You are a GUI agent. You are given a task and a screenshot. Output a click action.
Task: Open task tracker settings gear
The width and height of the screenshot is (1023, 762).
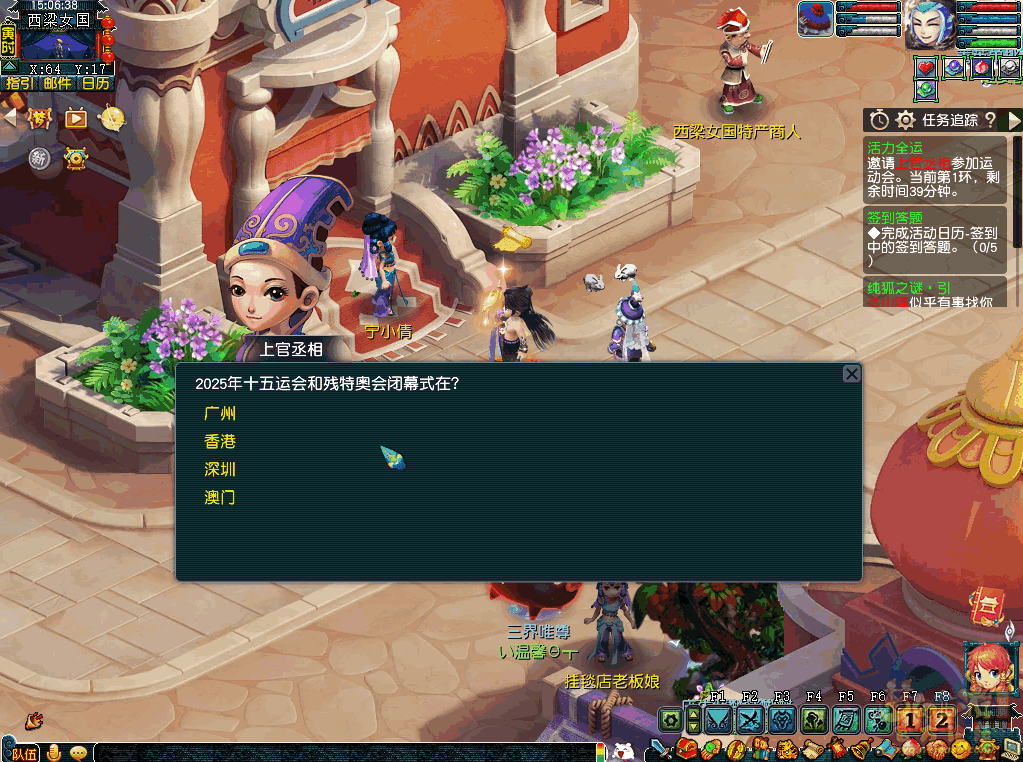click(x=906, y=120)
